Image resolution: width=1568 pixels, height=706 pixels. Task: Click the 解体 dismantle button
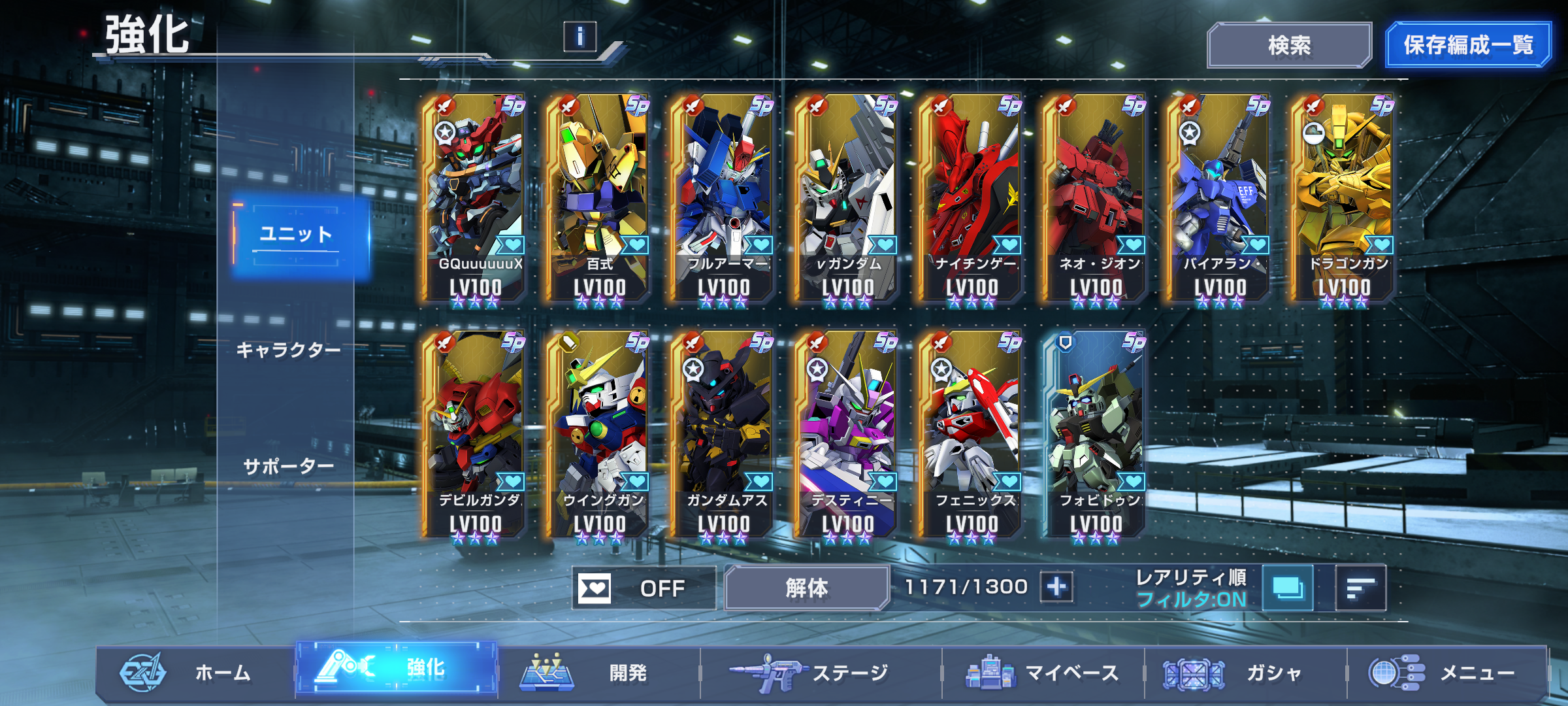(806, 588)
